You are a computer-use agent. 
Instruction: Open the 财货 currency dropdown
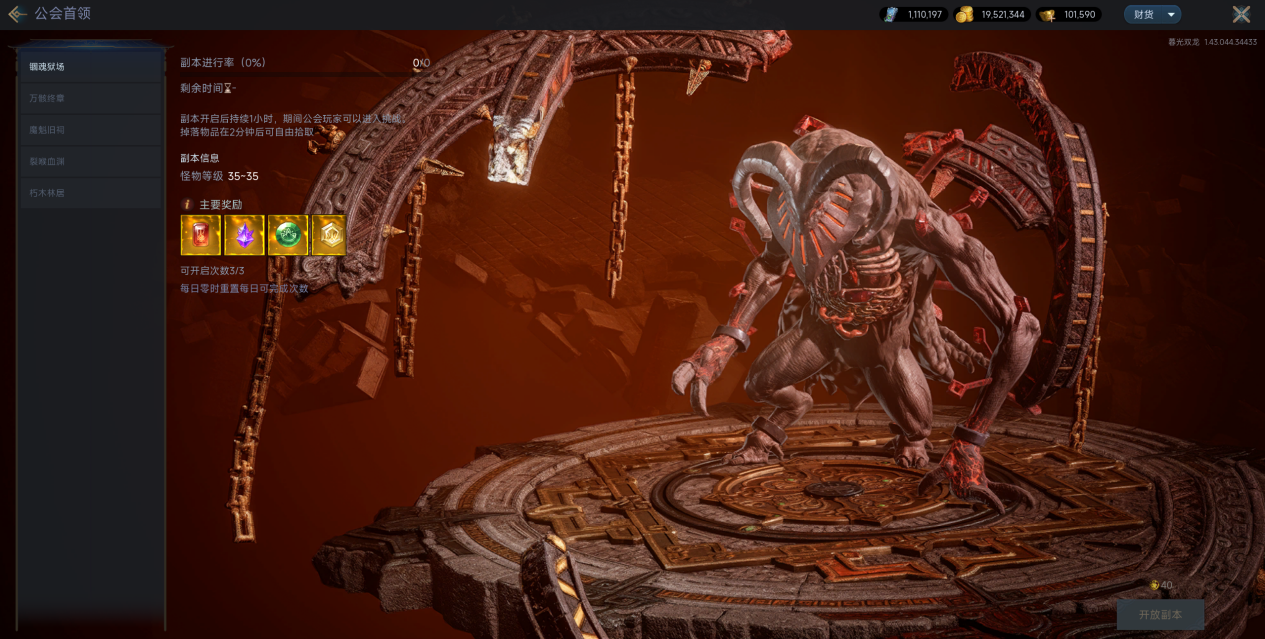pyautogui.click(x=1152, y=14)
